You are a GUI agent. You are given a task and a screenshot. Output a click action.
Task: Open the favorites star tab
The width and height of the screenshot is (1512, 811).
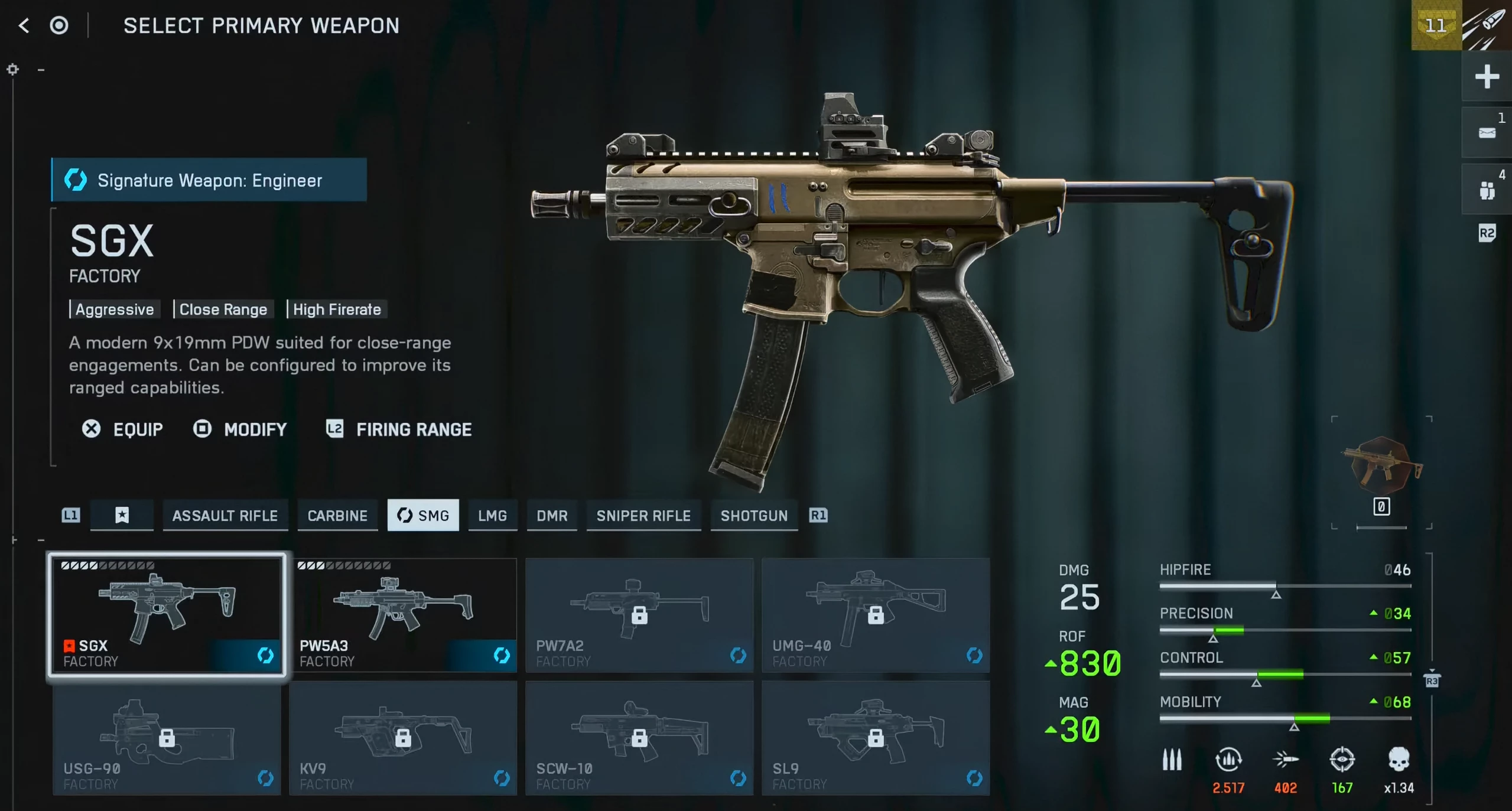click(122, 516)
